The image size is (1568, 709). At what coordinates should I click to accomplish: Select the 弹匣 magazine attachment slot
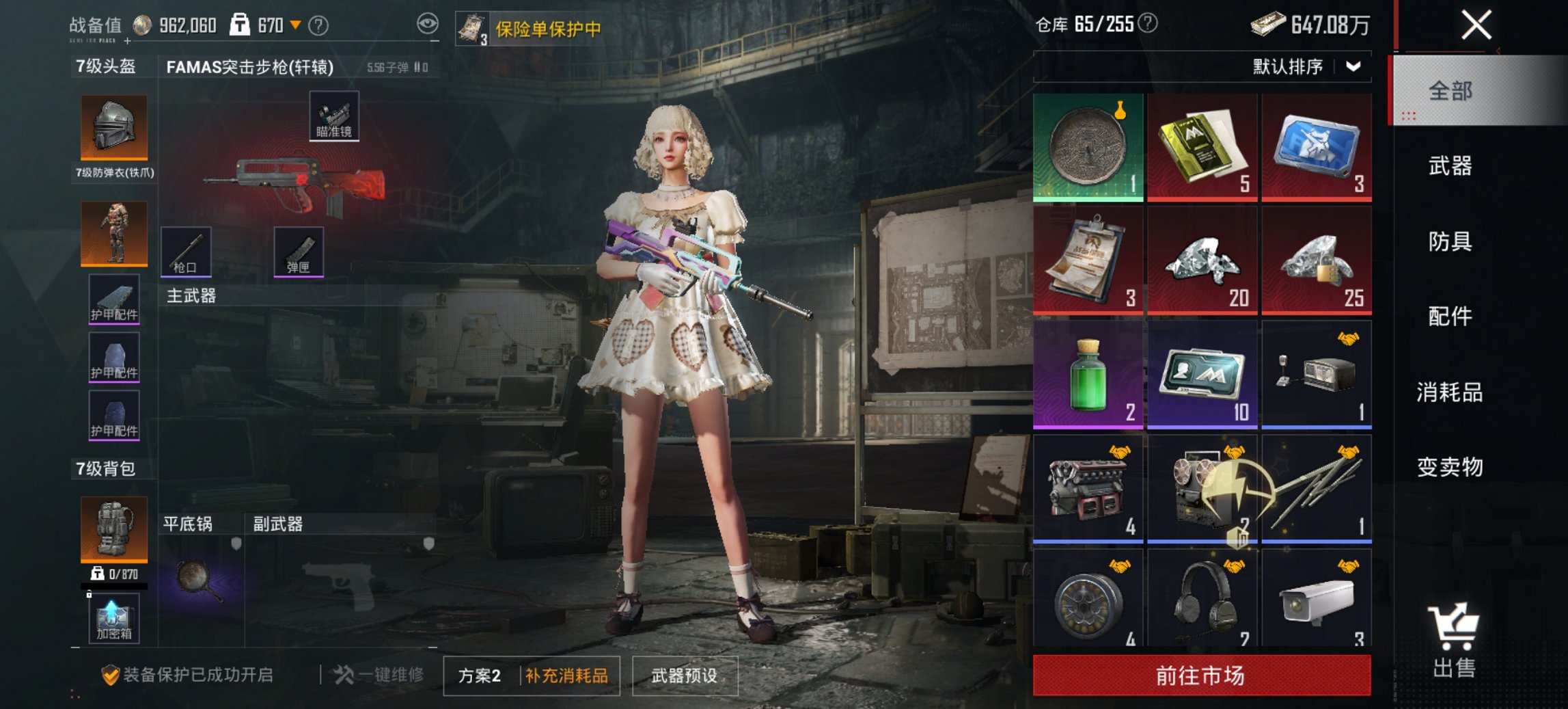pyautogui.click(x=299, y=252)
